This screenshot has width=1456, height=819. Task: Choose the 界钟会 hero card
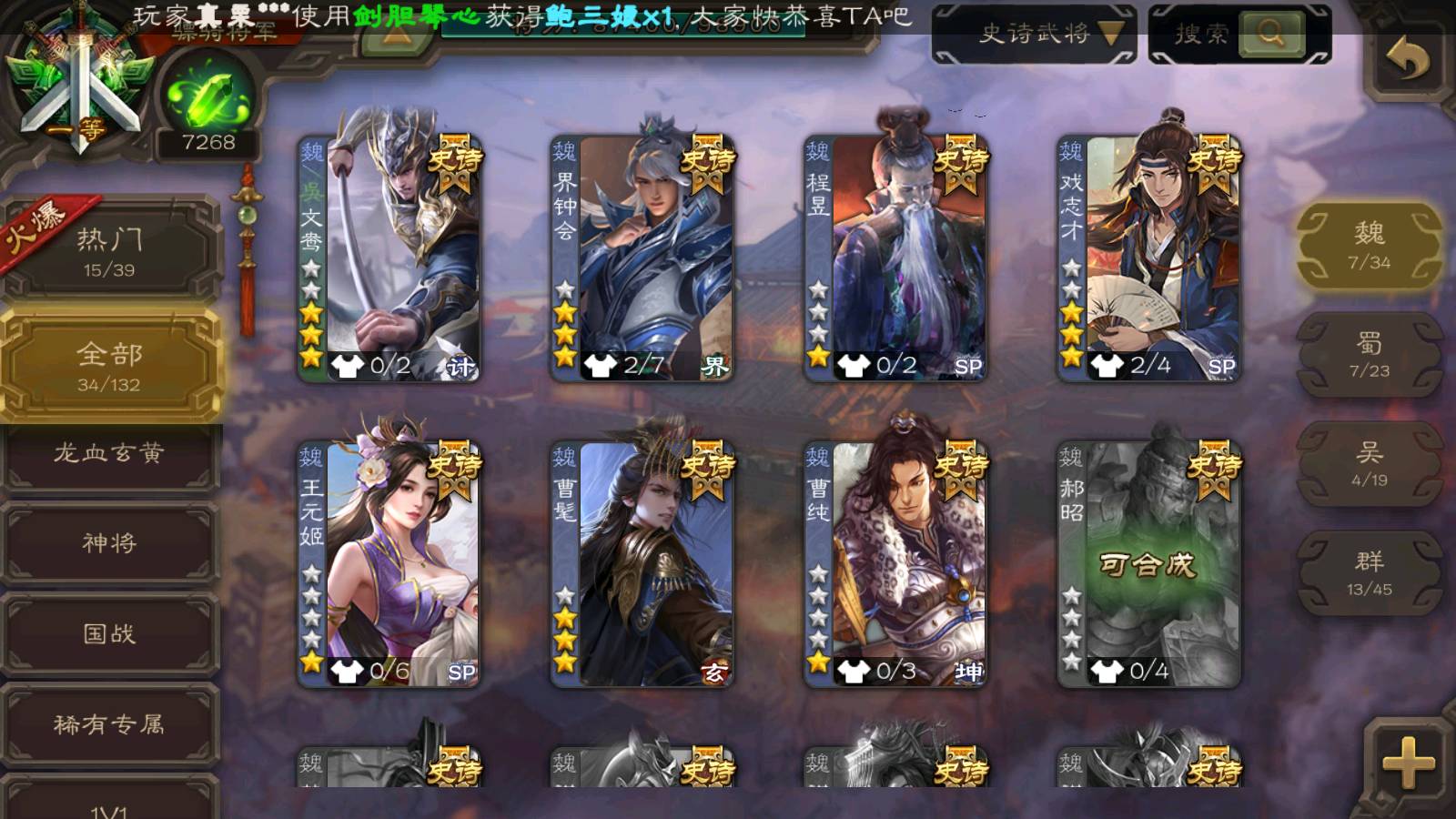click(x=642, y=257)
